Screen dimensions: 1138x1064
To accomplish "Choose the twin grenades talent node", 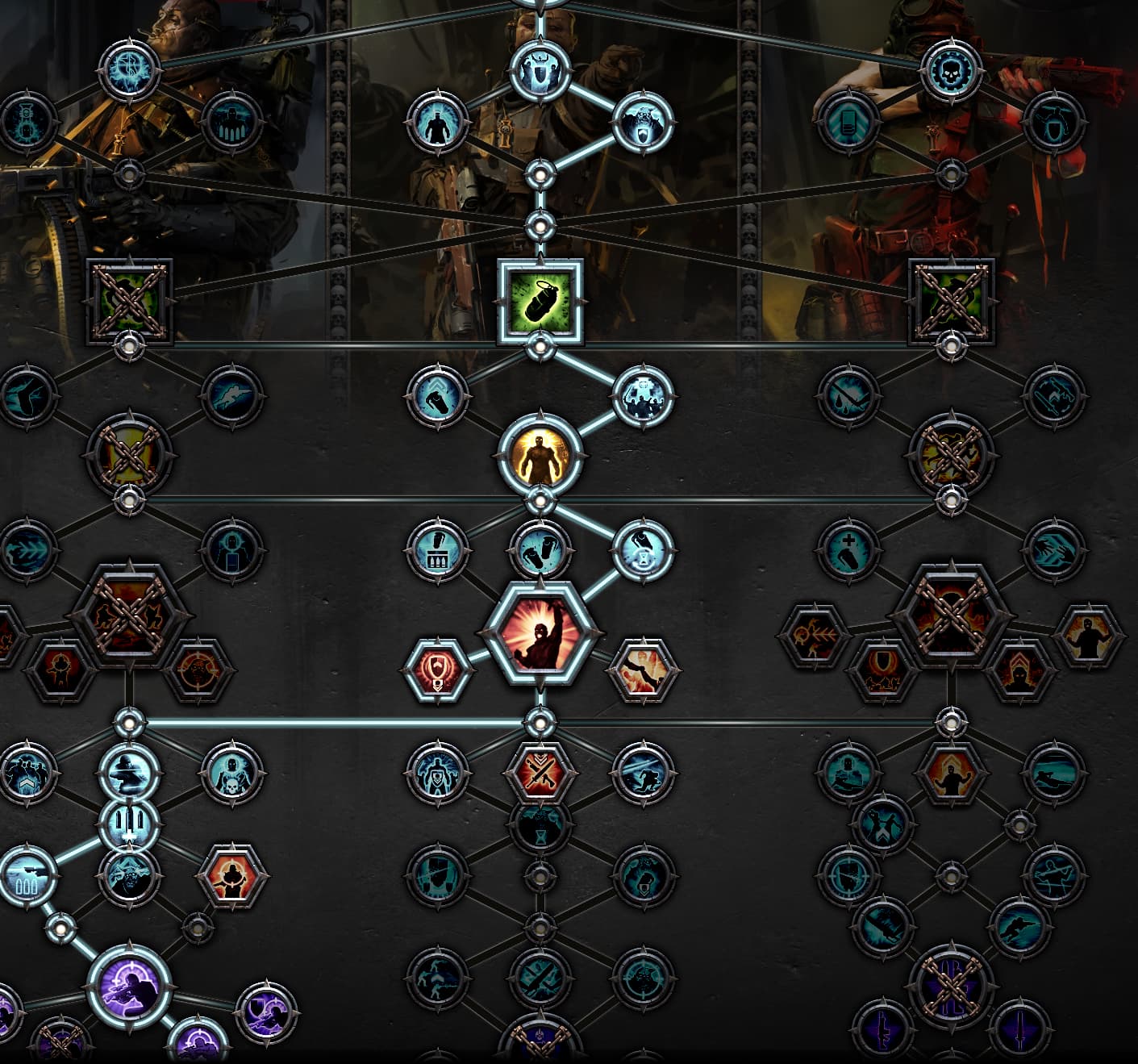I will point(540,549).
